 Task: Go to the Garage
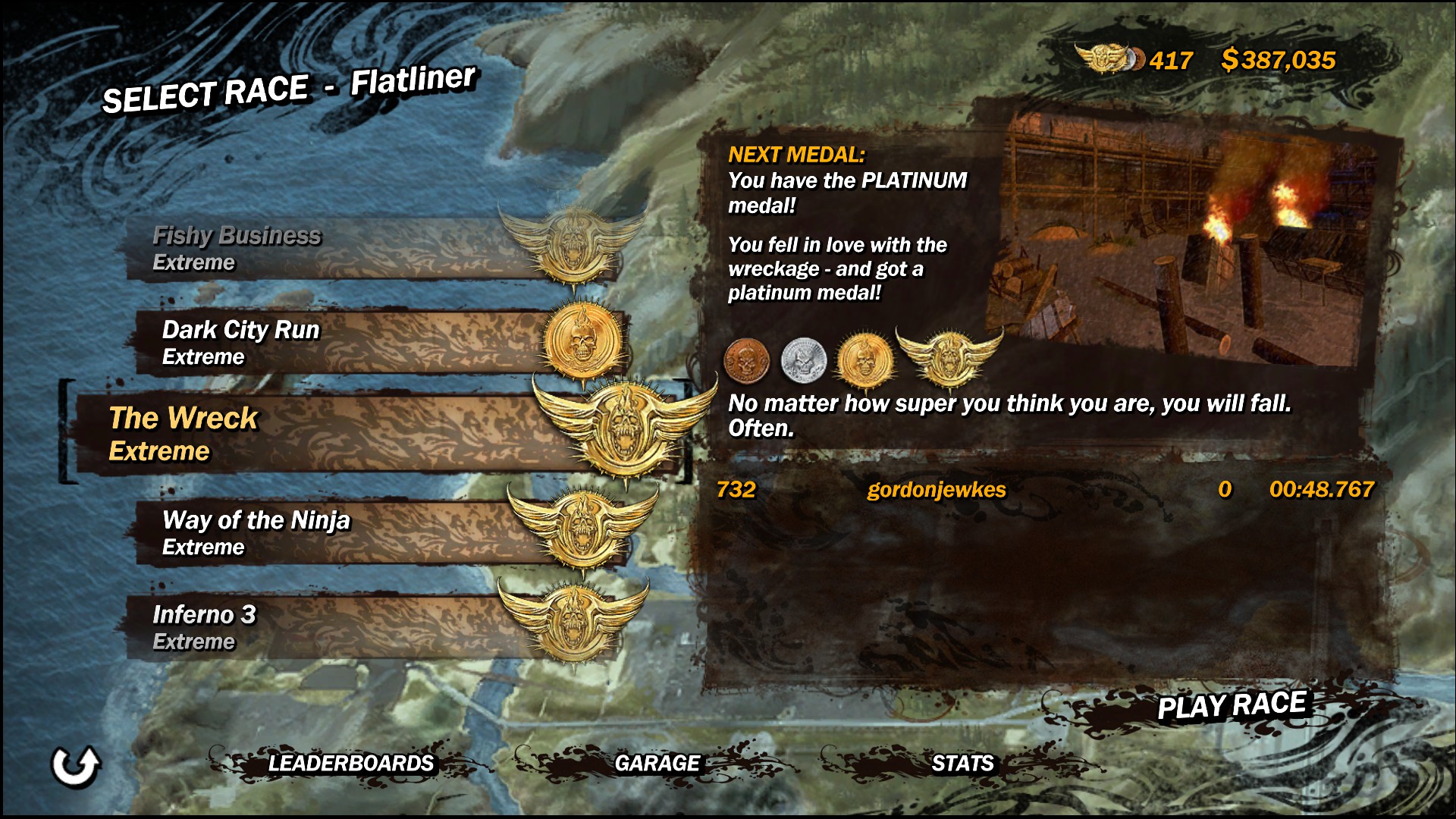click(657, 763)
